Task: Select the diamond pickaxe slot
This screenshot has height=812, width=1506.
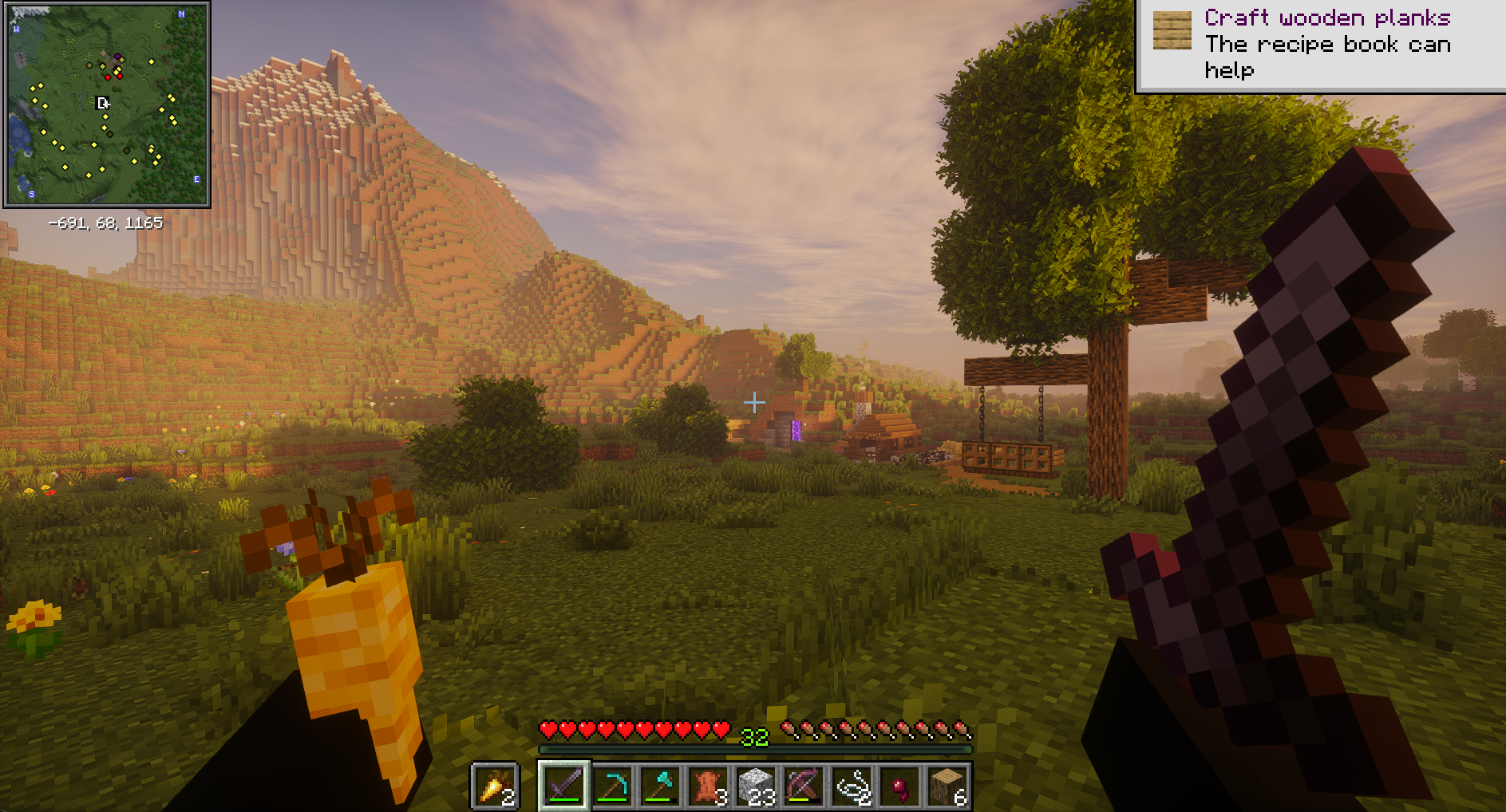Action: tap(612, 786)
